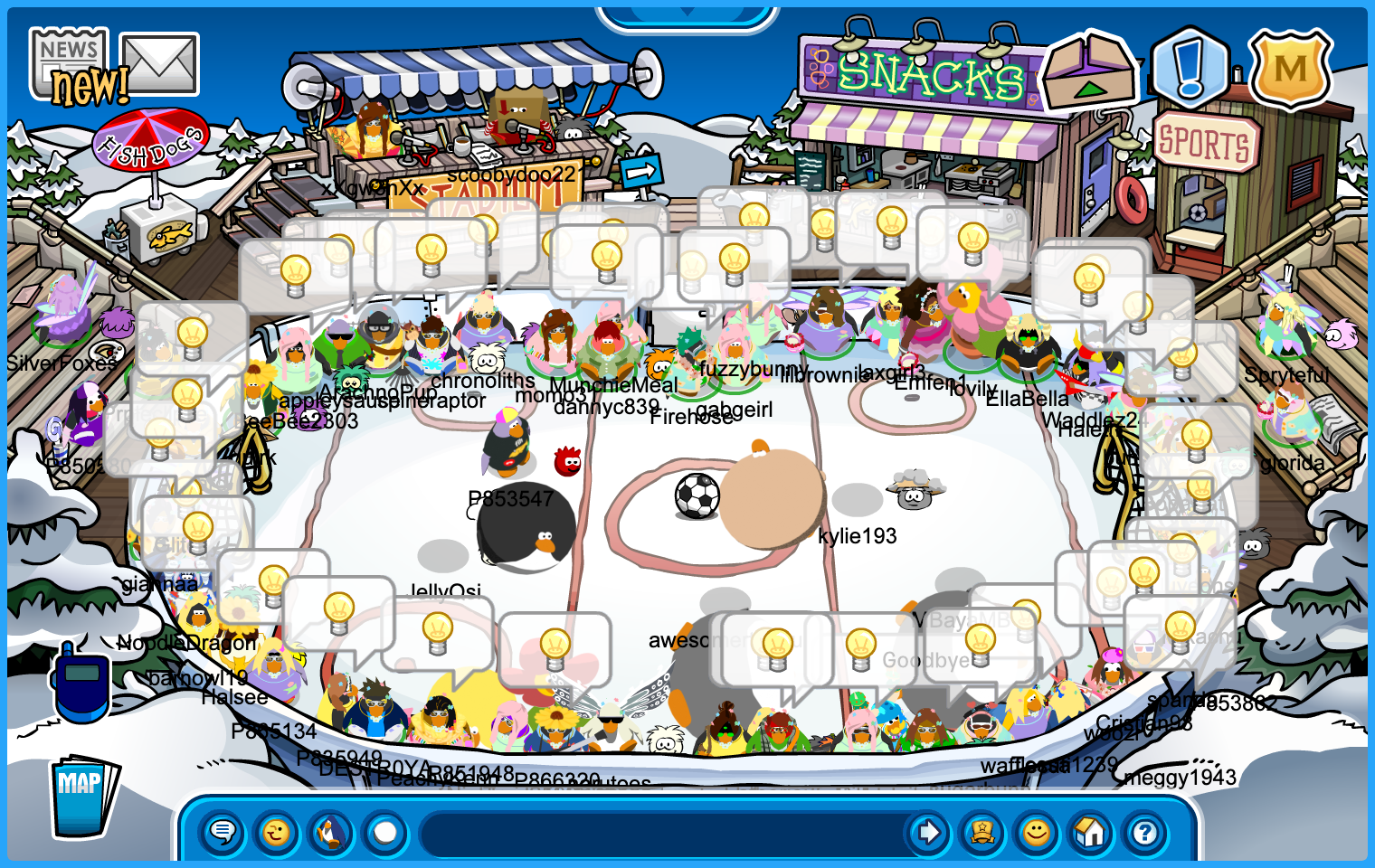The height and width of the screenshot is (868, 1375).
Task: Open the speech bubble chat menu
Action: coord(223,832)
